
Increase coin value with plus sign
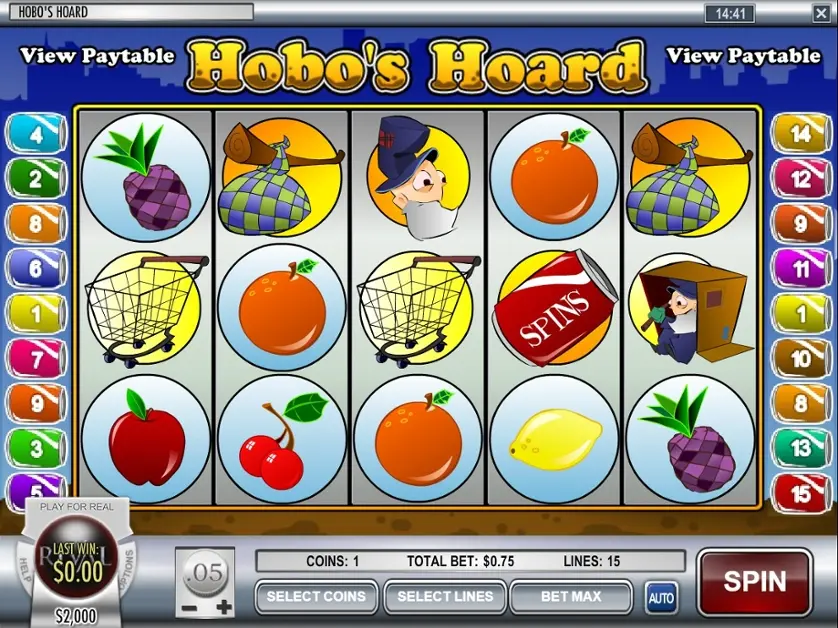pos(224,607)
